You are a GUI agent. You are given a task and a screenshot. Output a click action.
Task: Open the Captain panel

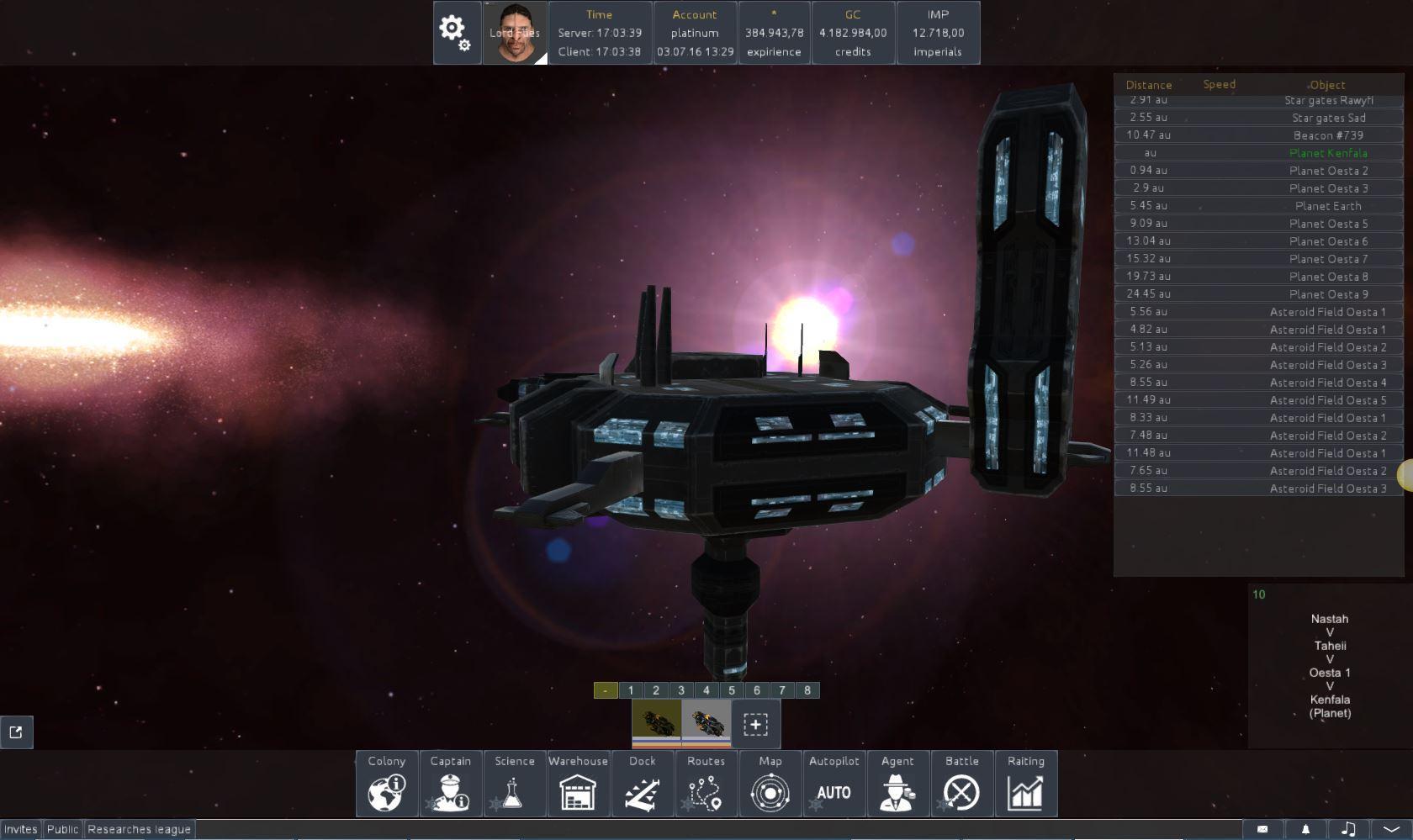click(450, 784)
